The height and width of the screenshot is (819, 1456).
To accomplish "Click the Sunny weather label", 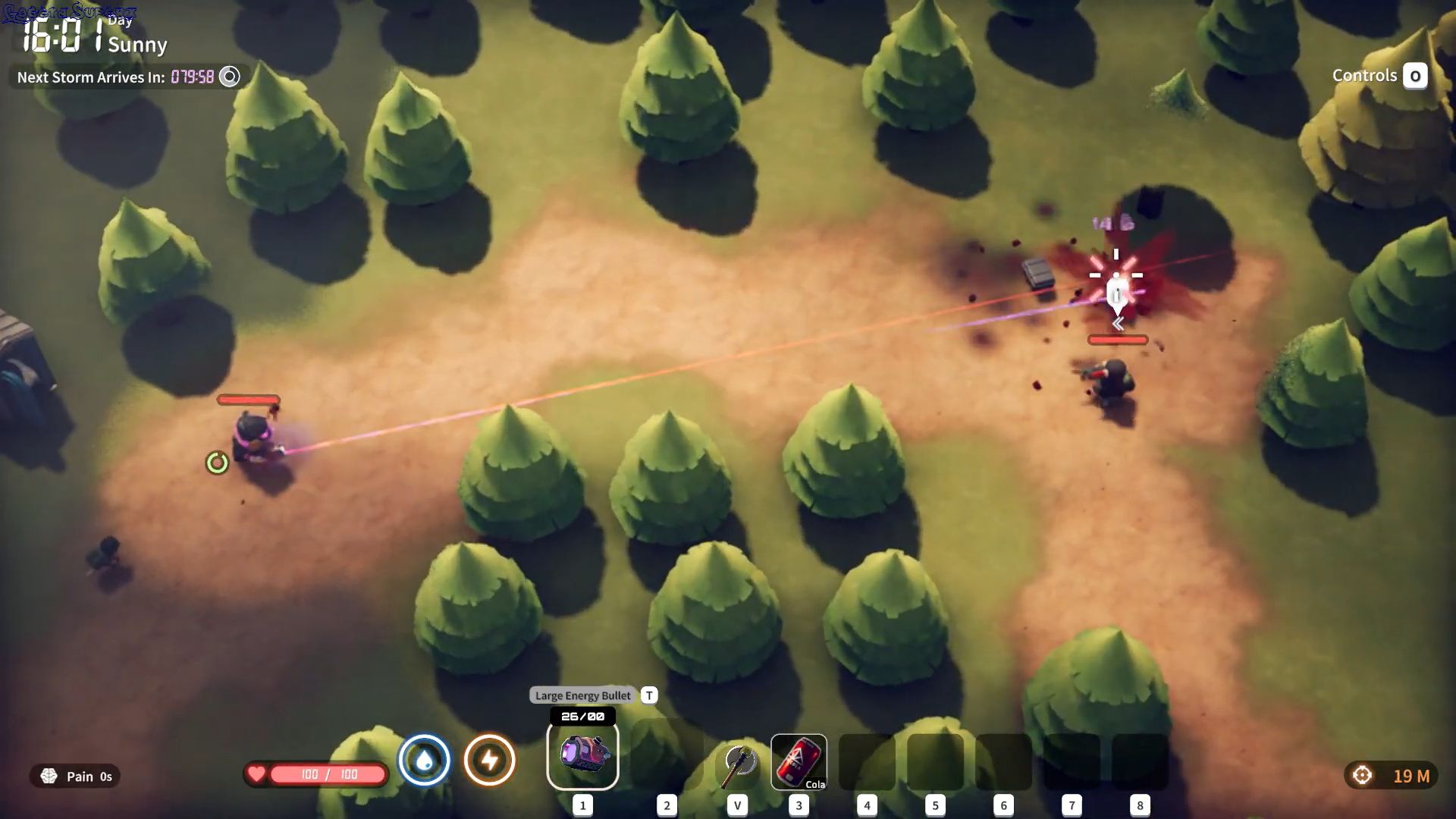I will [x=138, y=45].
